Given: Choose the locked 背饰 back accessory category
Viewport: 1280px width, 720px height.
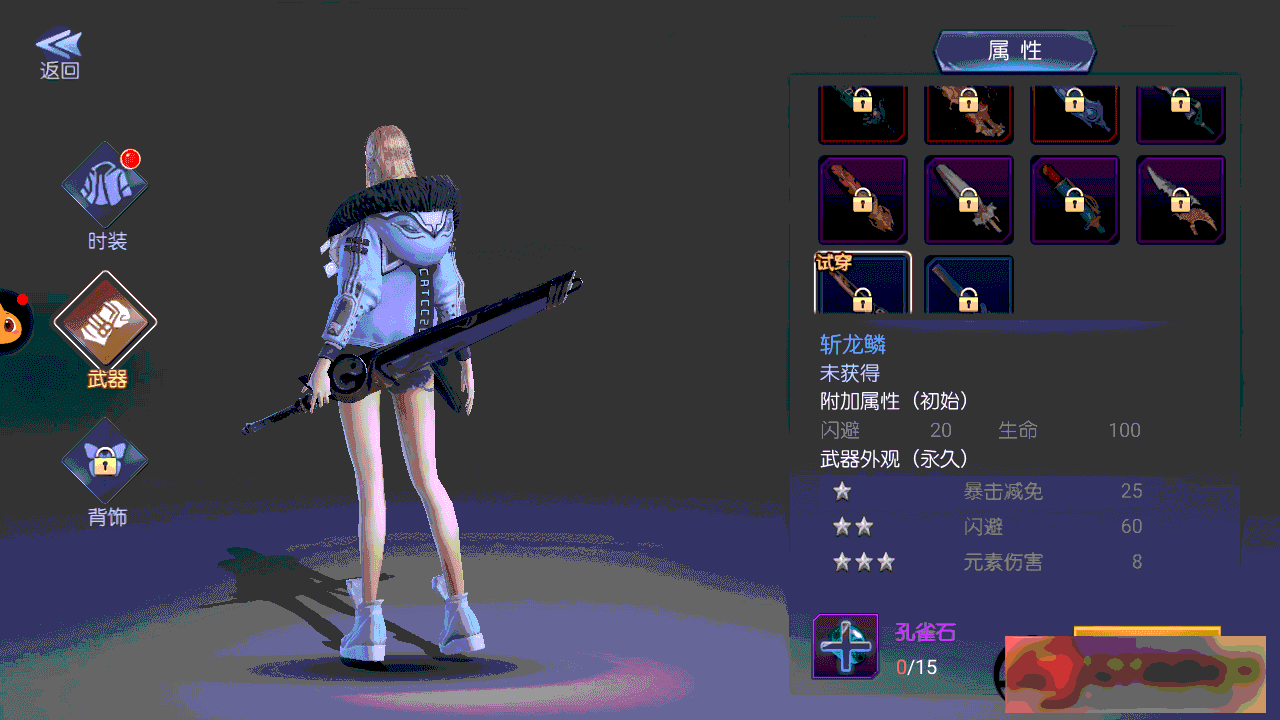Looking at the screenshot, I should click(x=105, y=462).
